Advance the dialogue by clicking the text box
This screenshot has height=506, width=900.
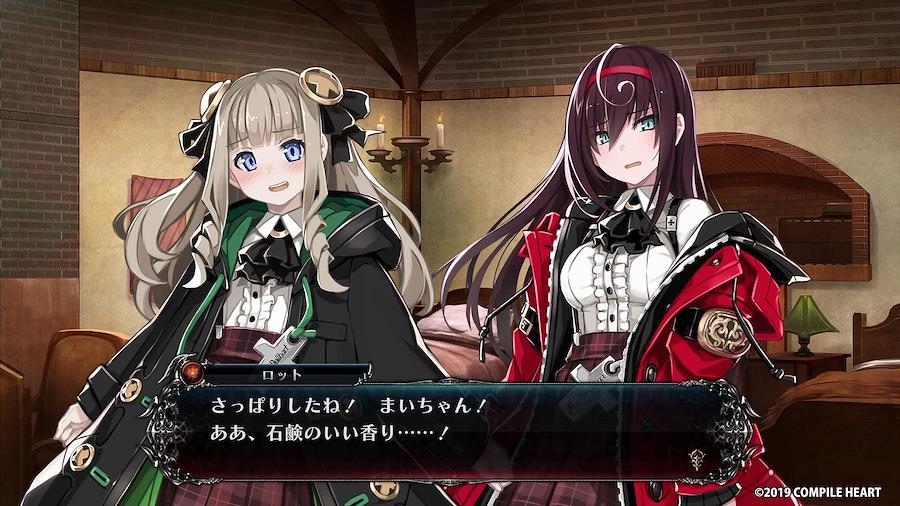pos(450,427)
